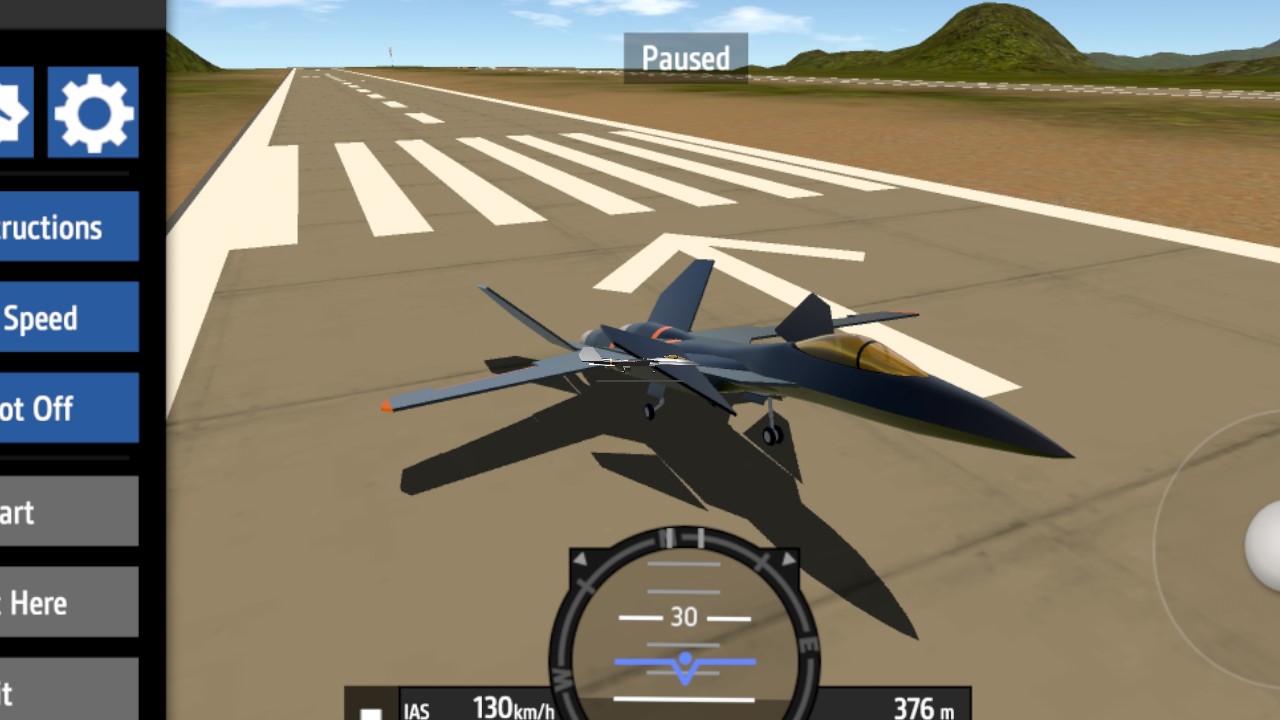Open the gear settings button

(93, 112)
